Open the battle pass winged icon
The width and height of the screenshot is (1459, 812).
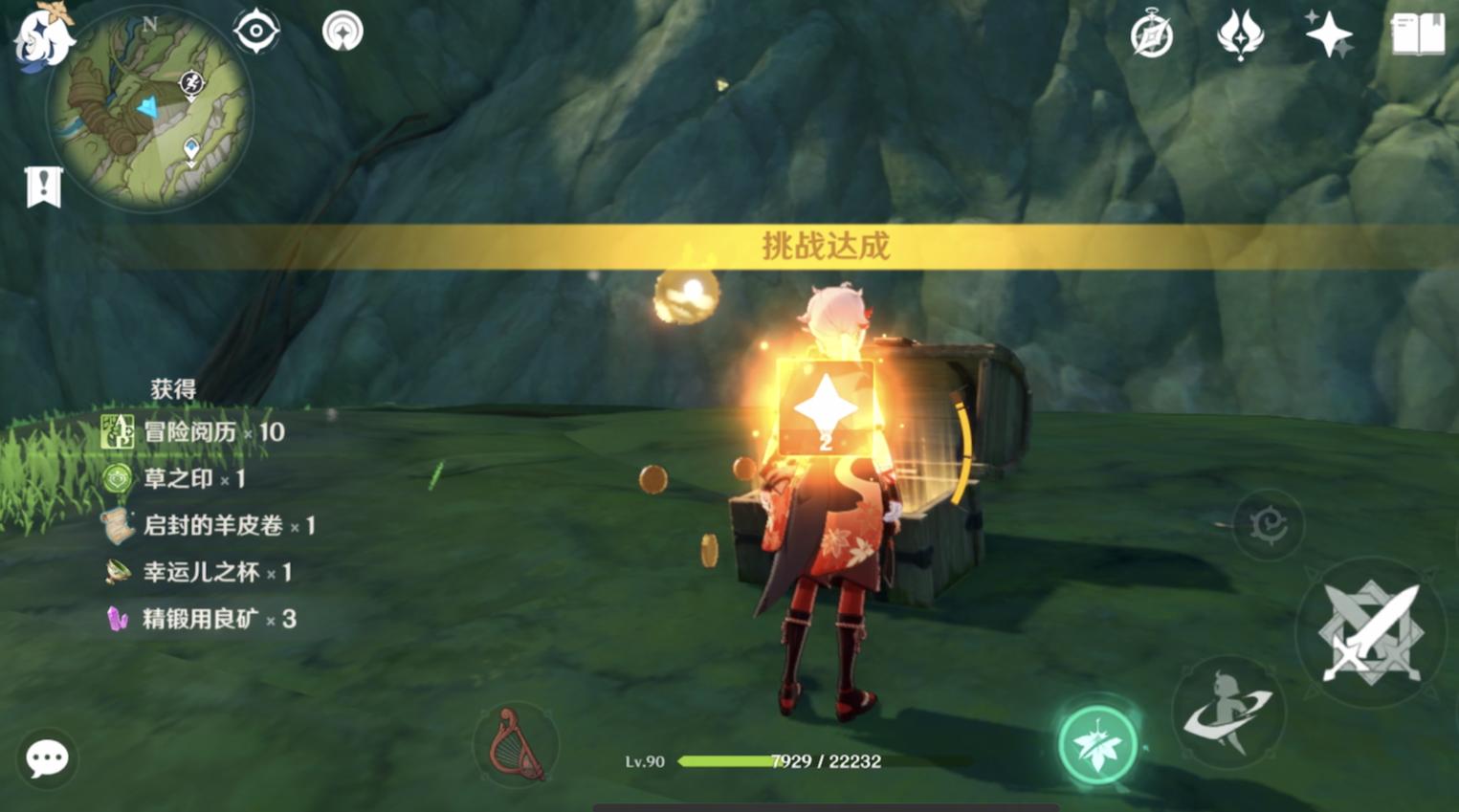pyautogui.click(x=1240, y=35)
